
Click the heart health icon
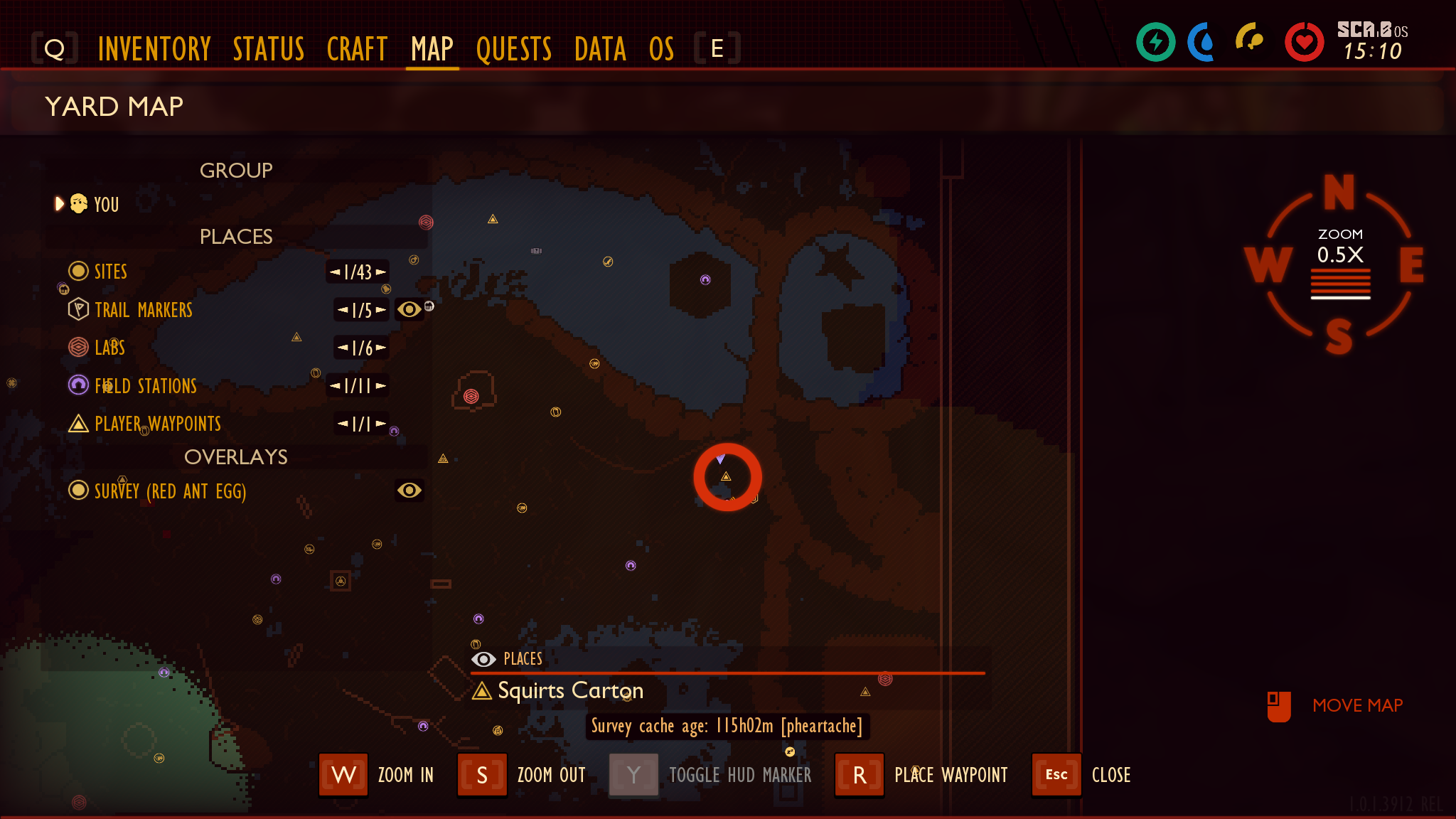click(1305, 41)
